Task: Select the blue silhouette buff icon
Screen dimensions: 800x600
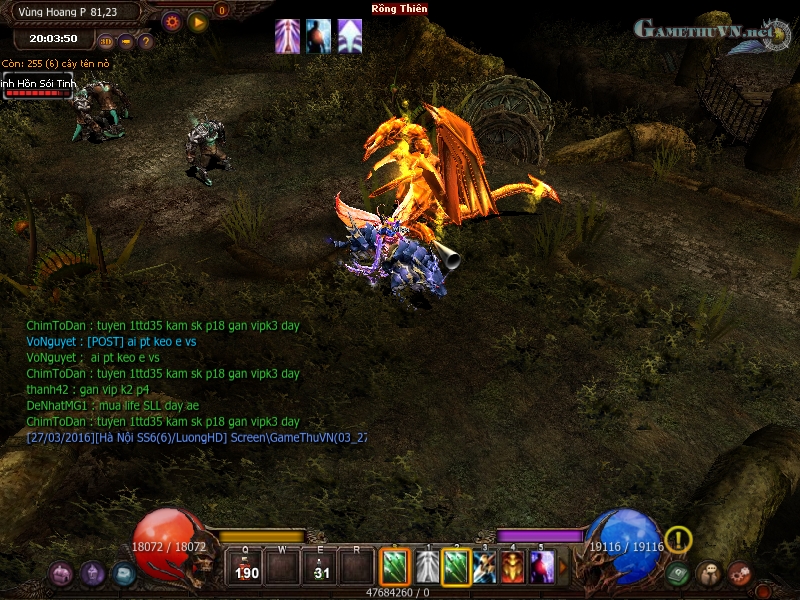Action: 319,35
